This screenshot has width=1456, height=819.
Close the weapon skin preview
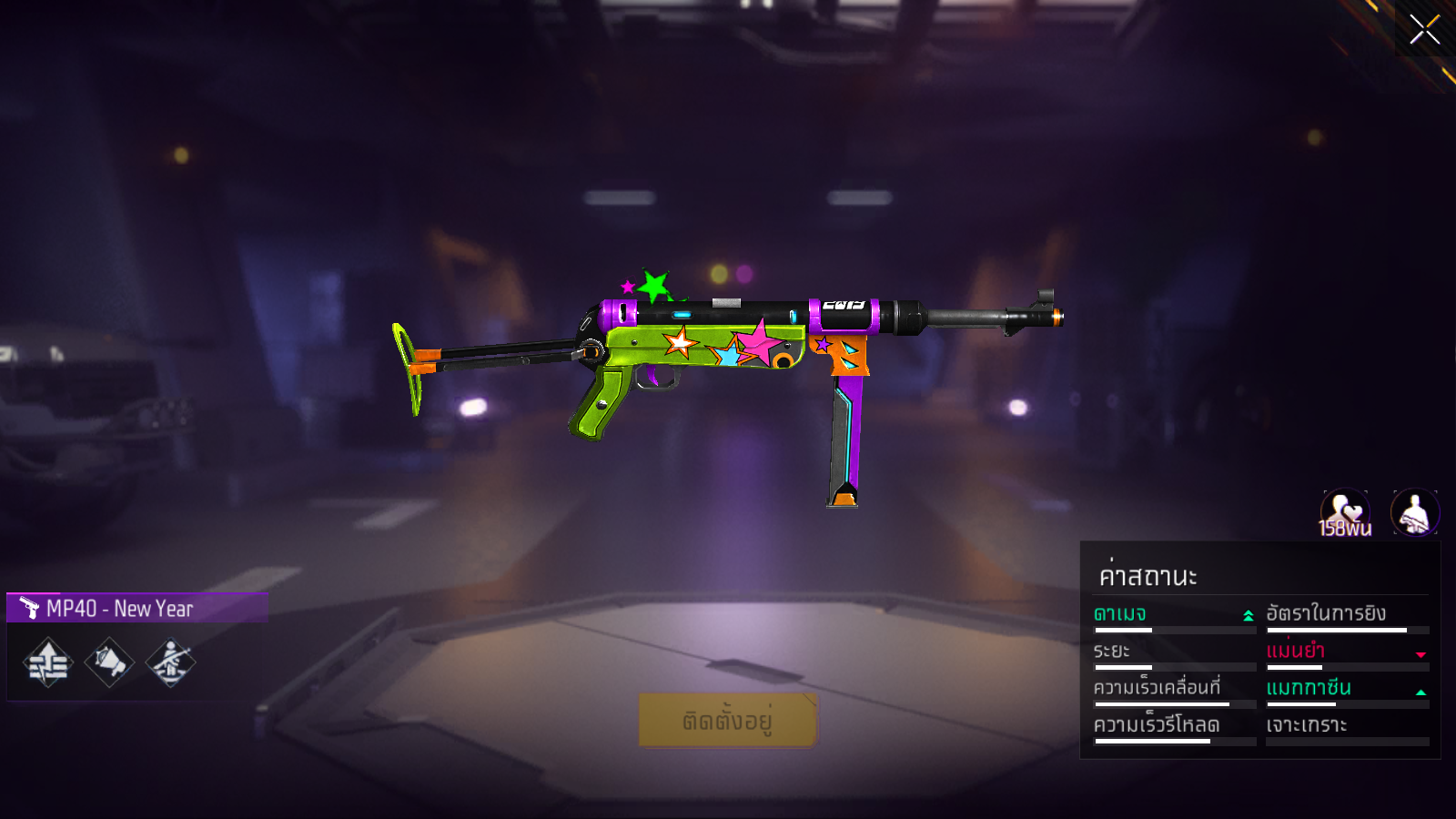[1424, 29]
